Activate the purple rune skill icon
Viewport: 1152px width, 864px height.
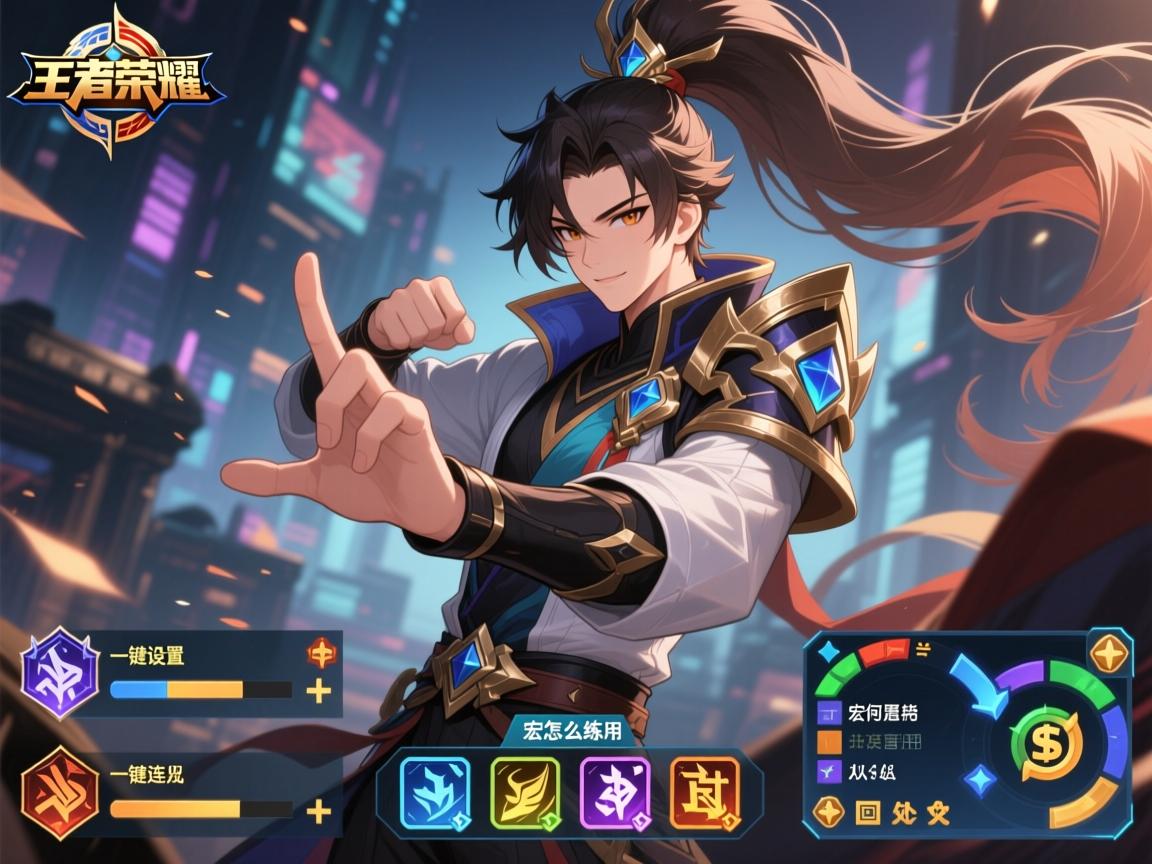coord(615,792)
